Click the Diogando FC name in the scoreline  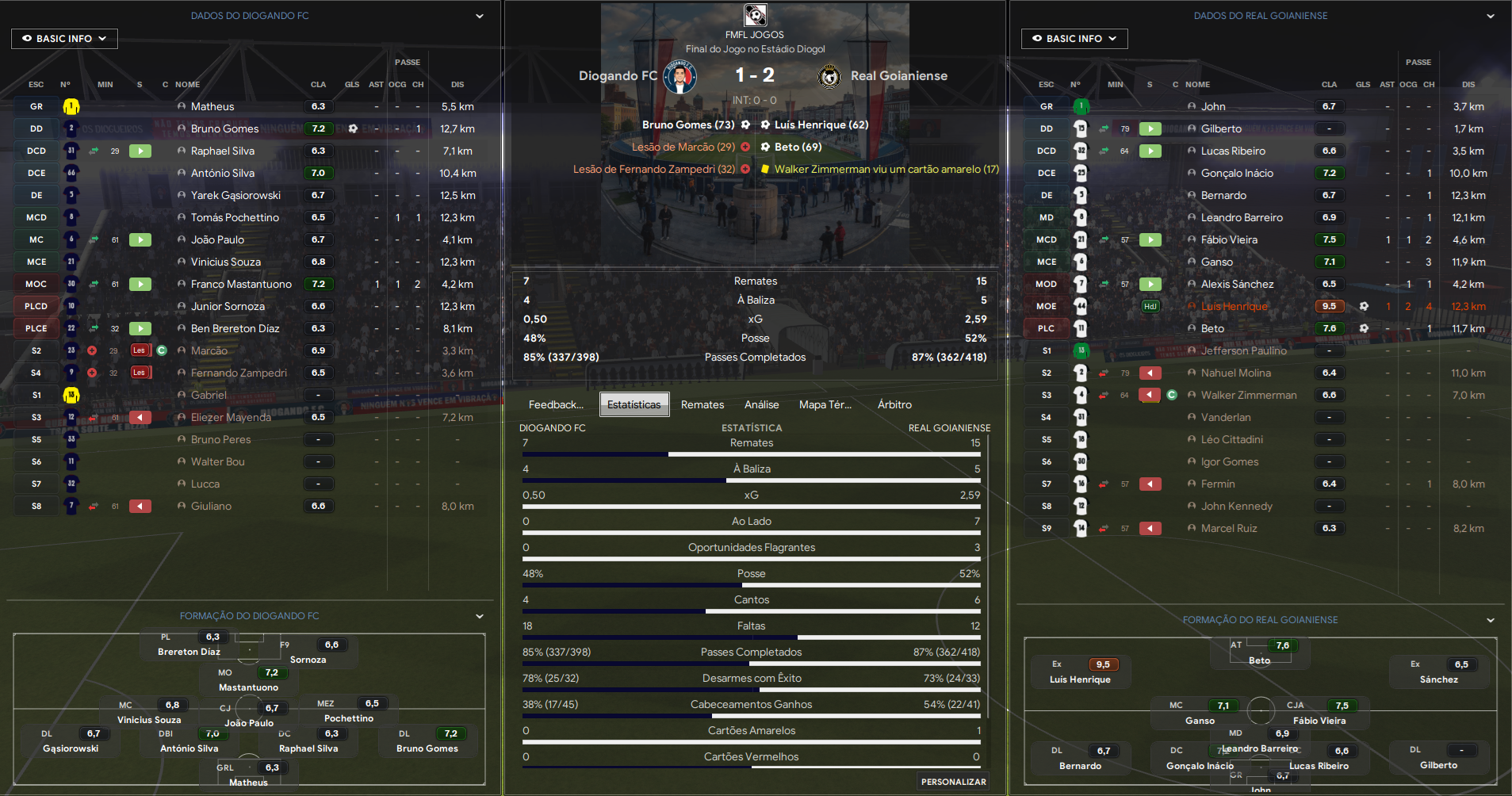point(618,76)
